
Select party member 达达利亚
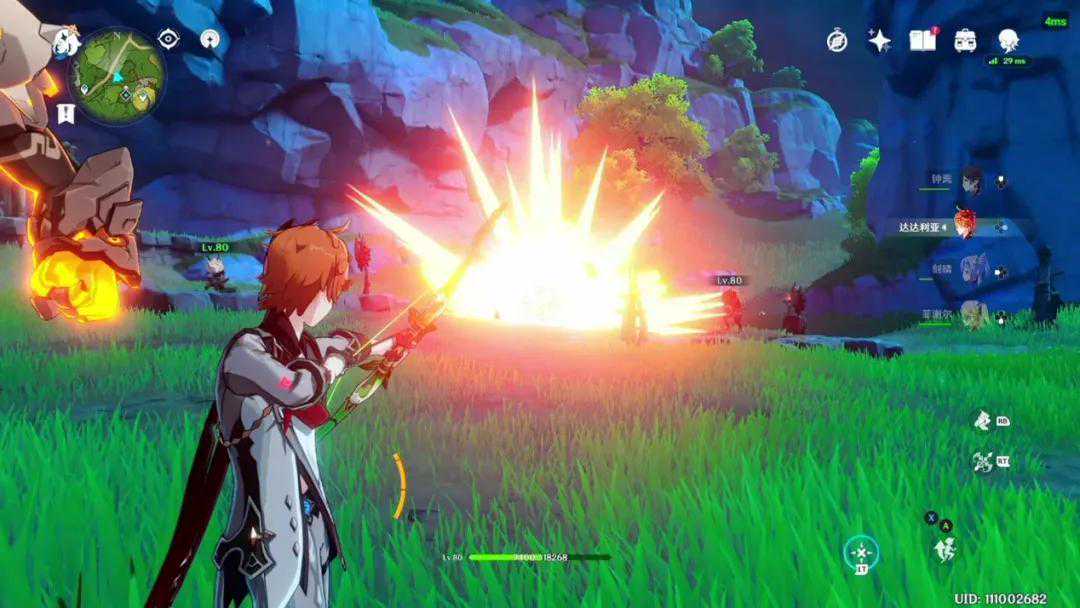tap(964, 226)
